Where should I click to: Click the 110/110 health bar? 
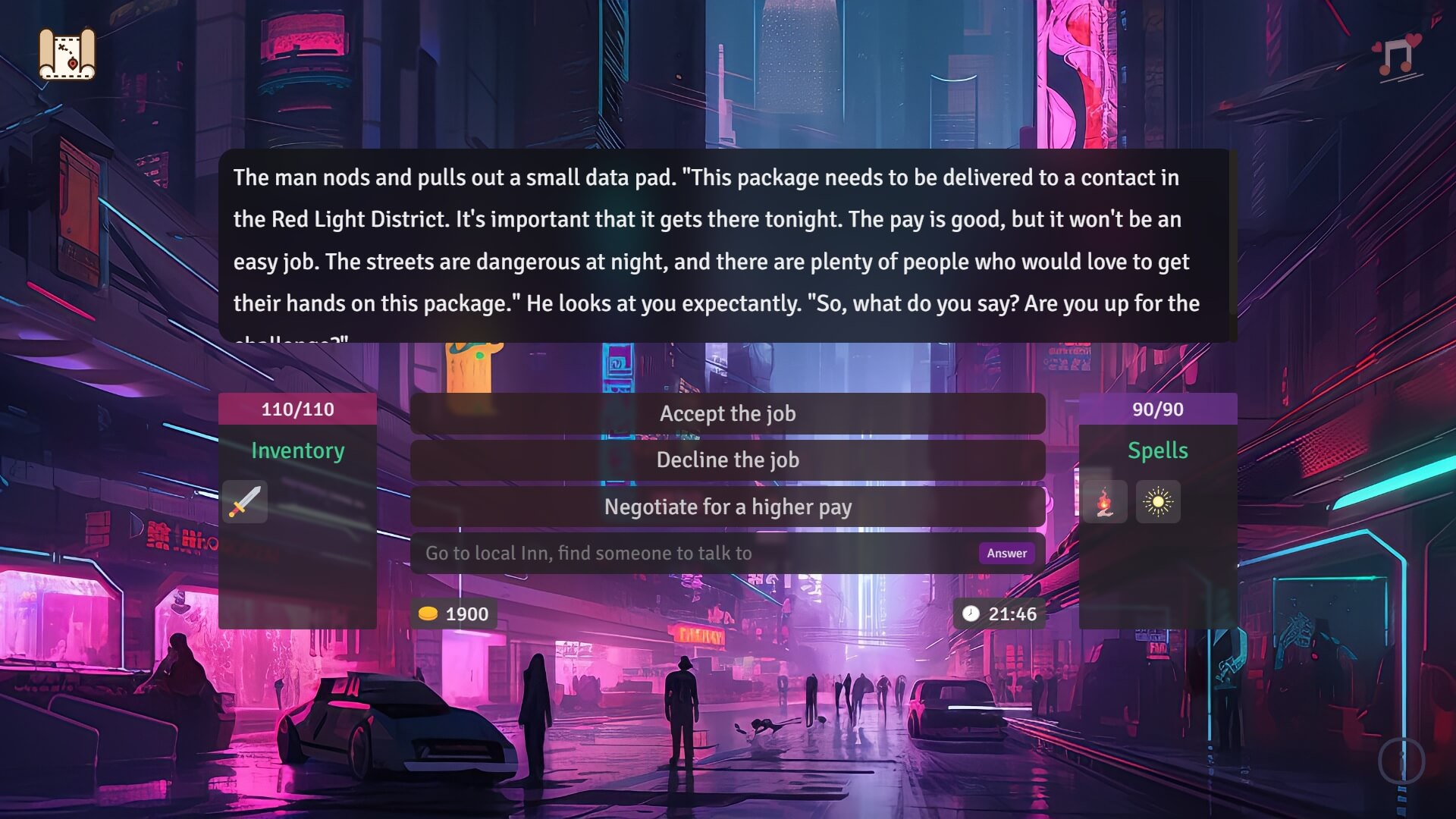[297, 409]
